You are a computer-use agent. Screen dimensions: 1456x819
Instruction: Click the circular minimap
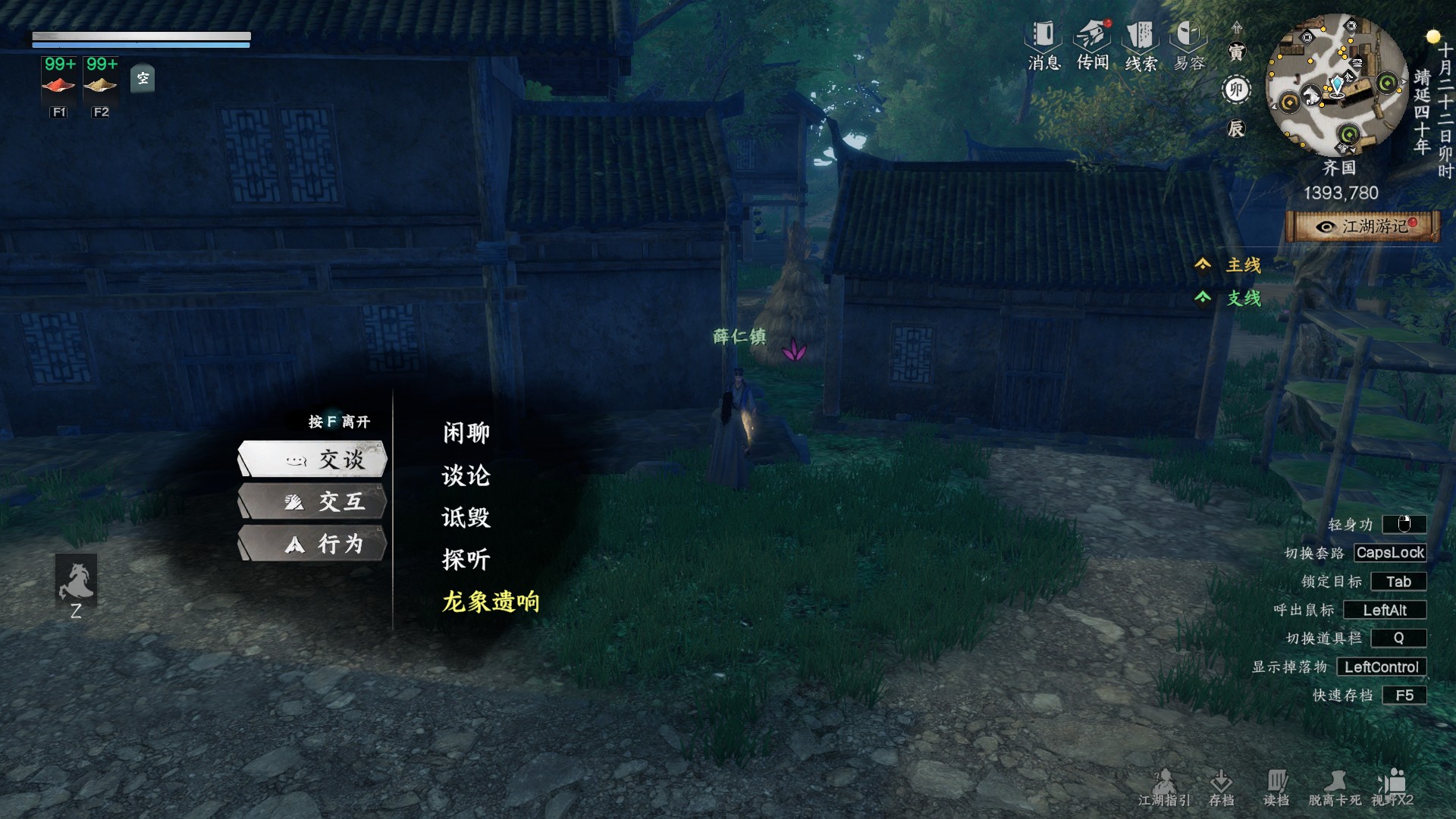(1338, 85)
